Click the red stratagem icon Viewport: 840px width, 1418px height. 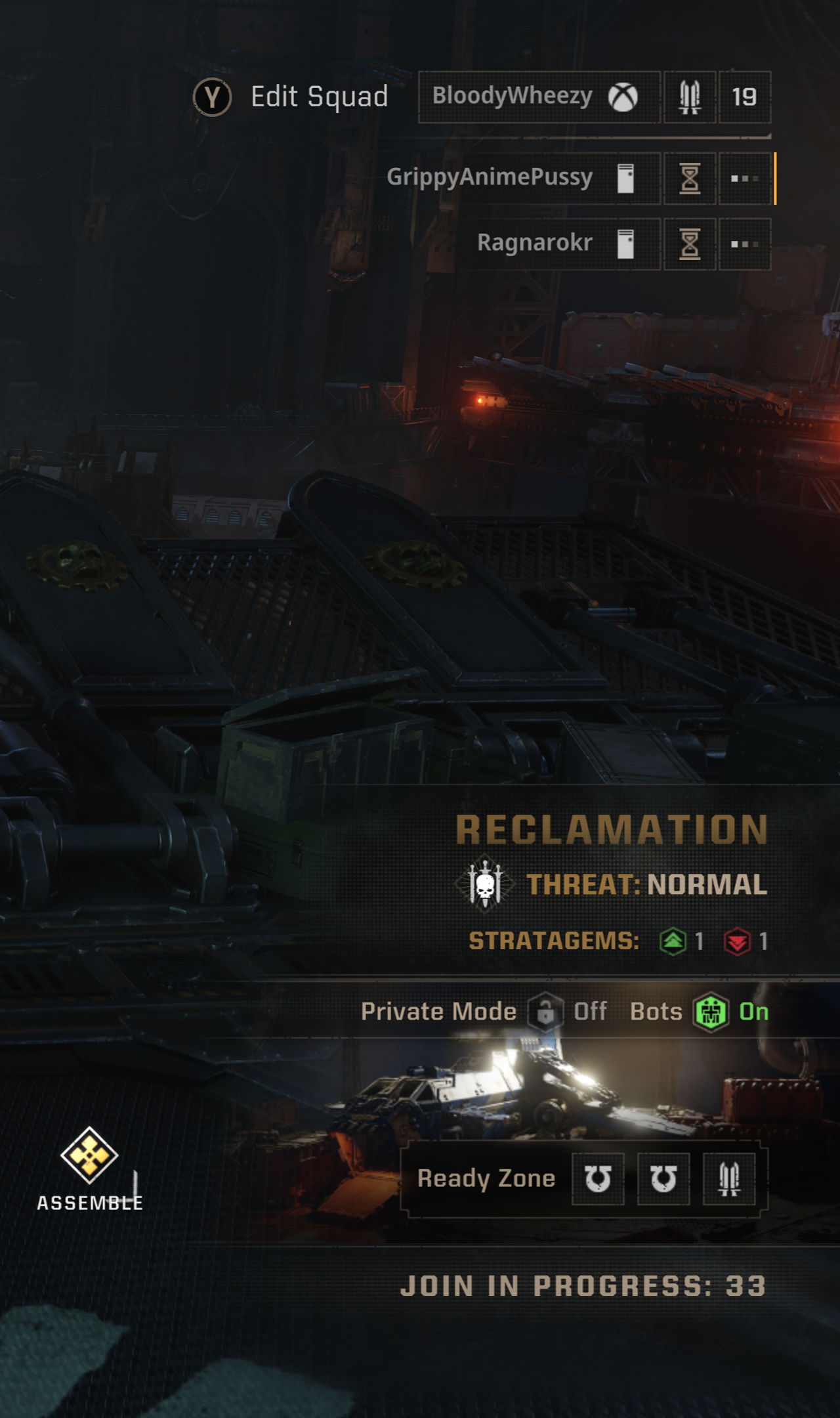[x=737, y=941]
